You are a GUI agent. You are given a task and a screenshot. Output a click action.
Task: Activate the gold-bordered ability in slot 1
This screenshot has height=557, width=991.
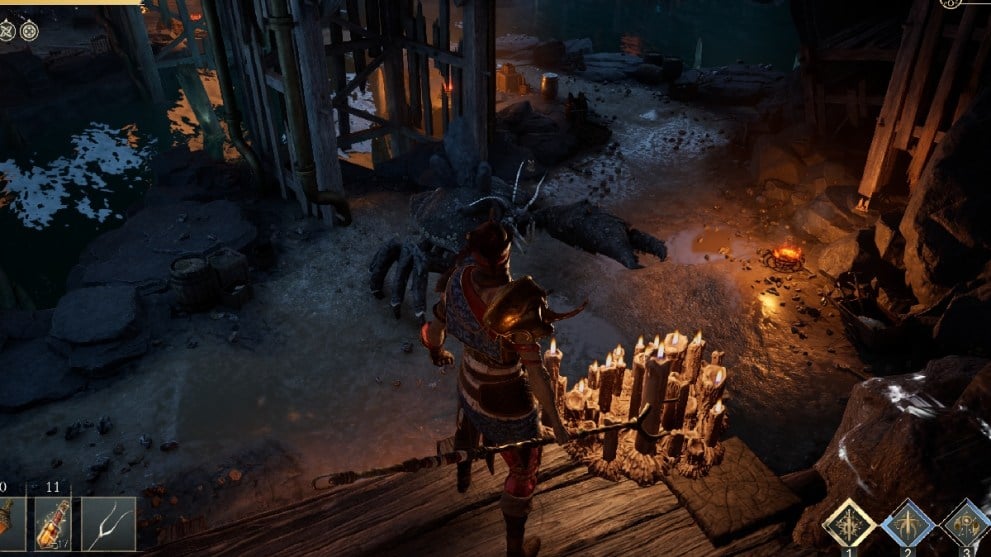pyautogui.click(x=849, y=523)
